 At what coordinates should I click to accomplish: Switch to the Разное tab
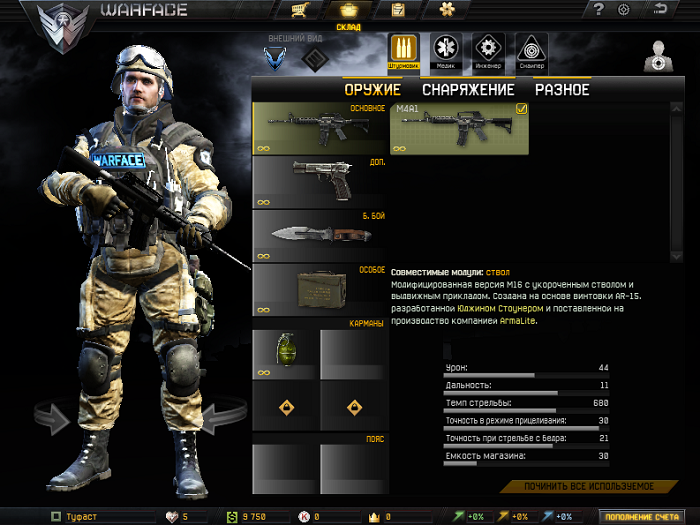(x=561, y=89)
